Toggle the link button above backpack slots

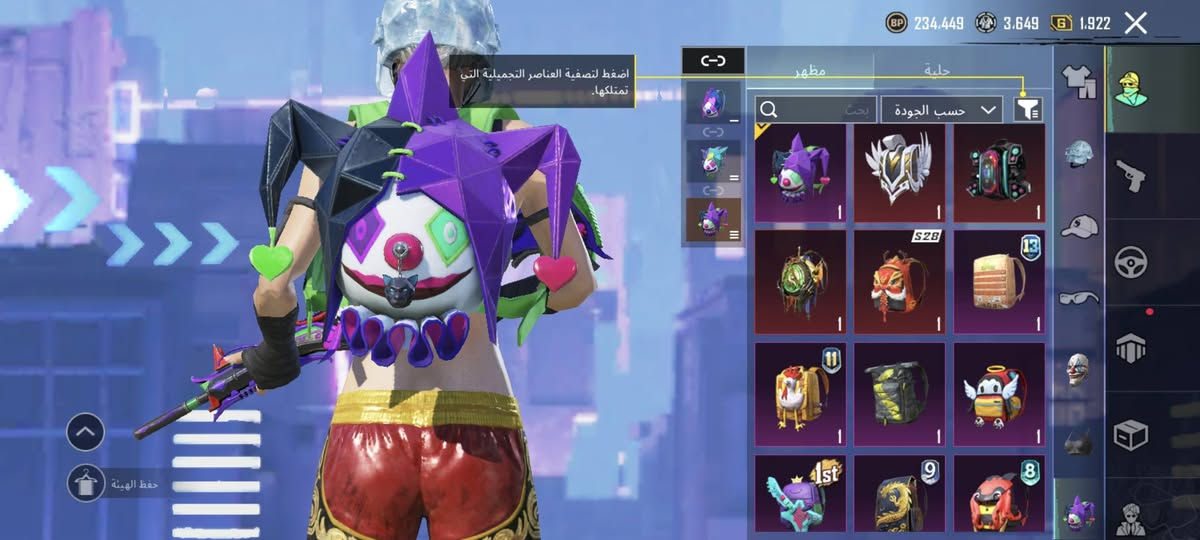tap(712, 61)
